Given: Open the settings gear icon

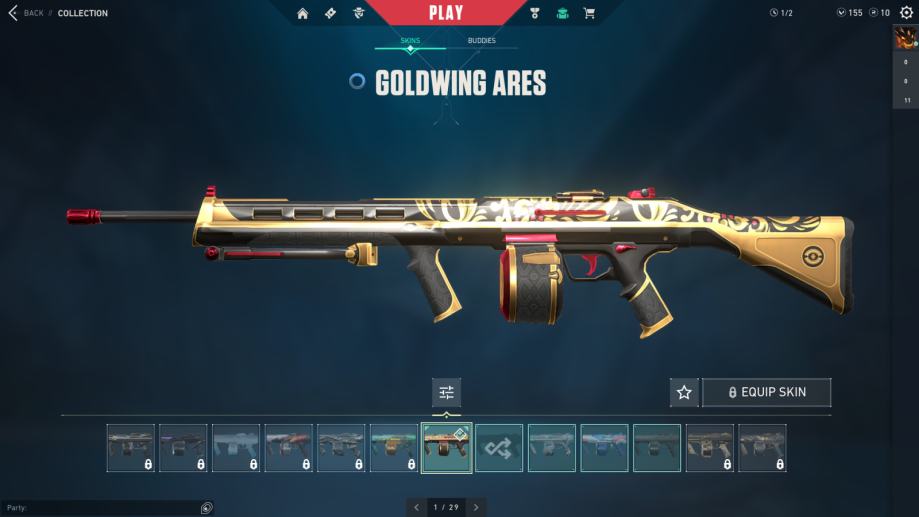Looking at the screenshot, I should (x=906, y=13).
